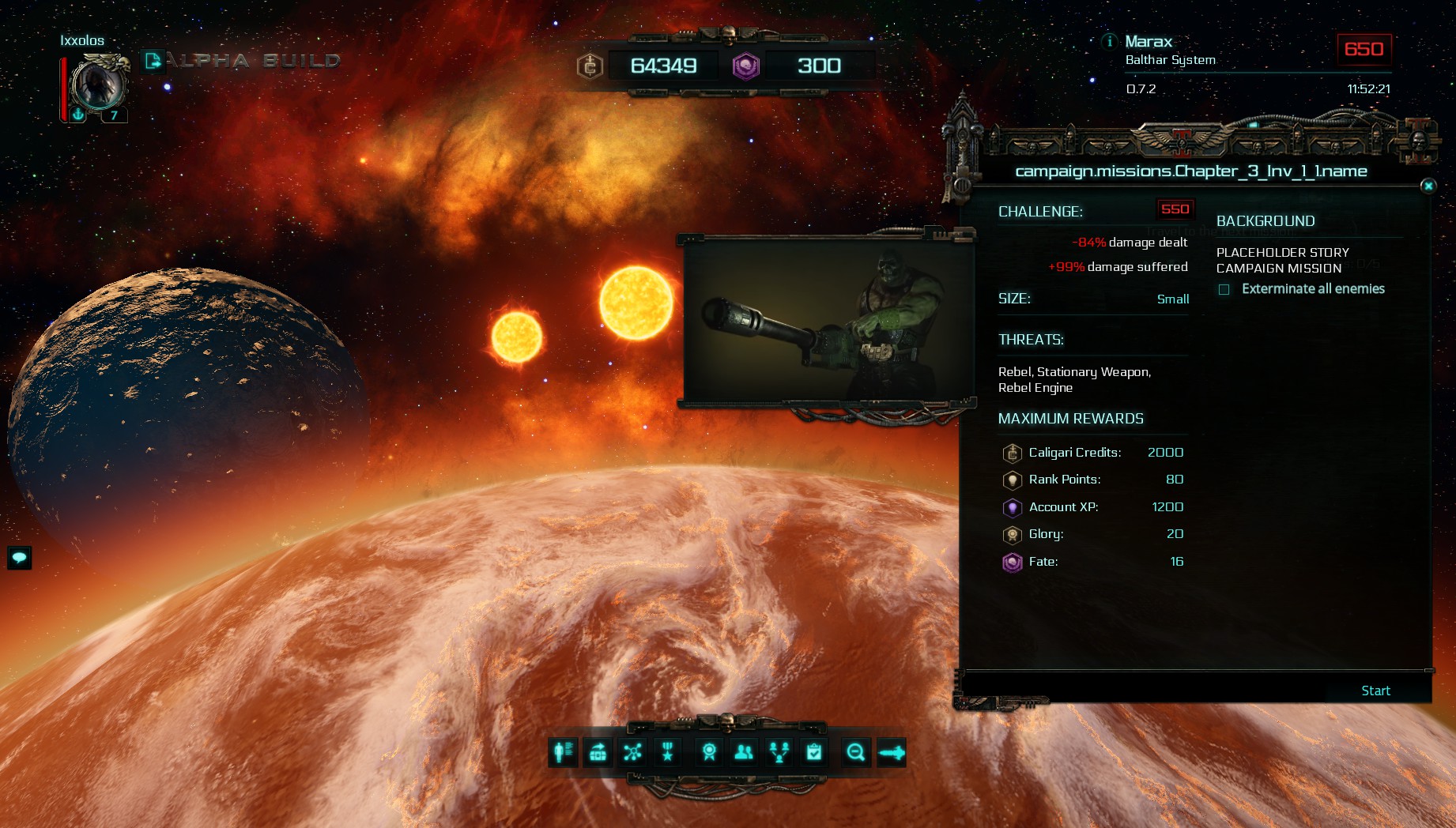The image size is (1456, 828).
Task: Open the chat bubble icon
Action: point(20,558)
